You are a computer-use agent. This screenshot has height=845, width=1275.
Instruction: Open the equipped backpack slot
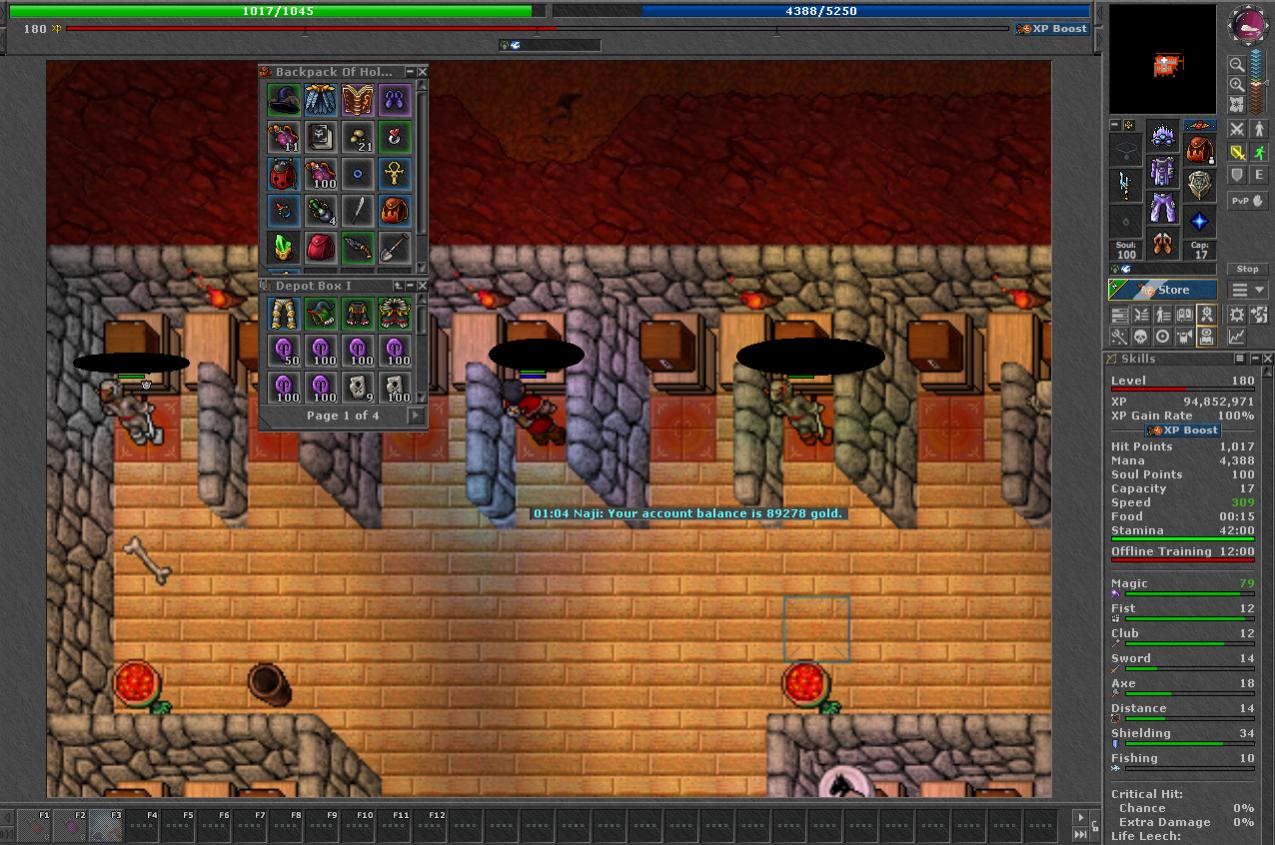point(1199,150)
